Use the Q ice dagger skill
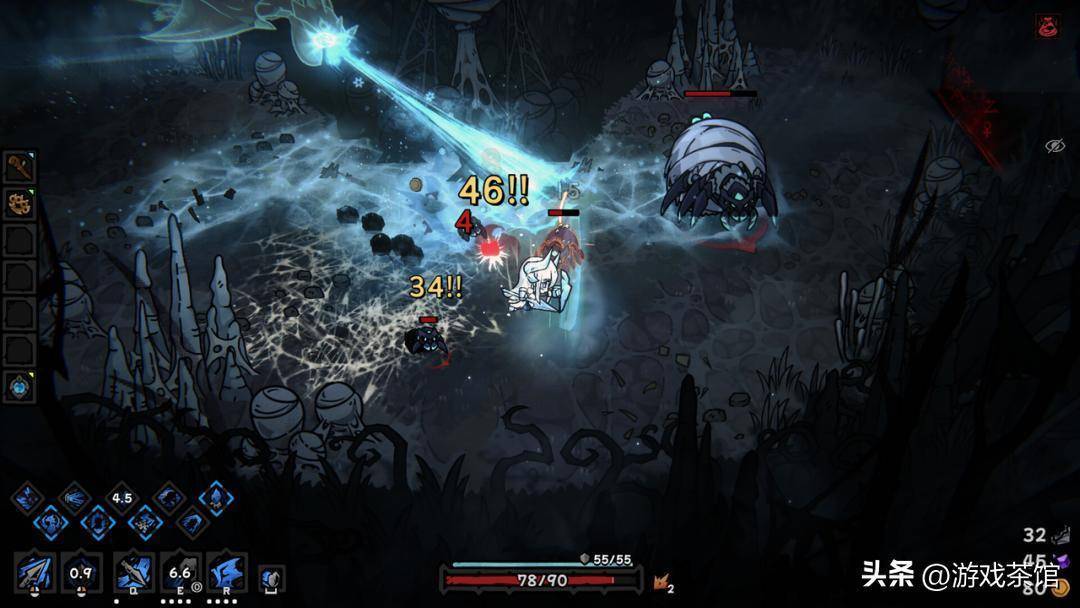Viewport: 1080px width, 608px height. click(x=133, y=572)
